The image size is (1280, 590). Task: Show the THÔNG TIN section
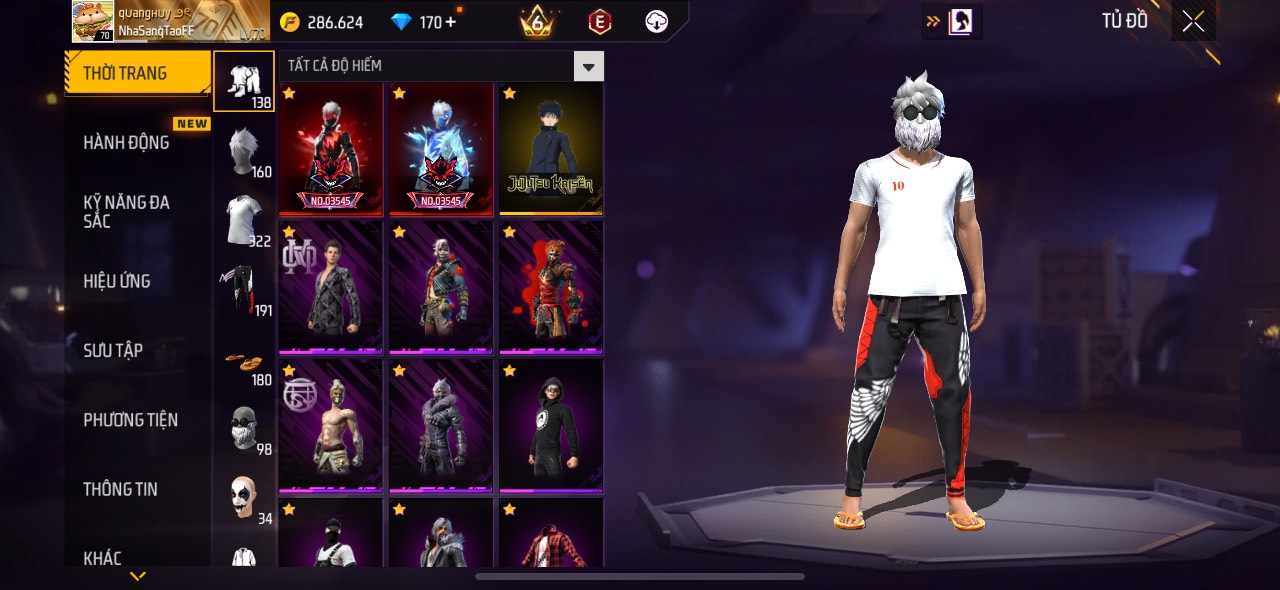click(x=120, y=489)
